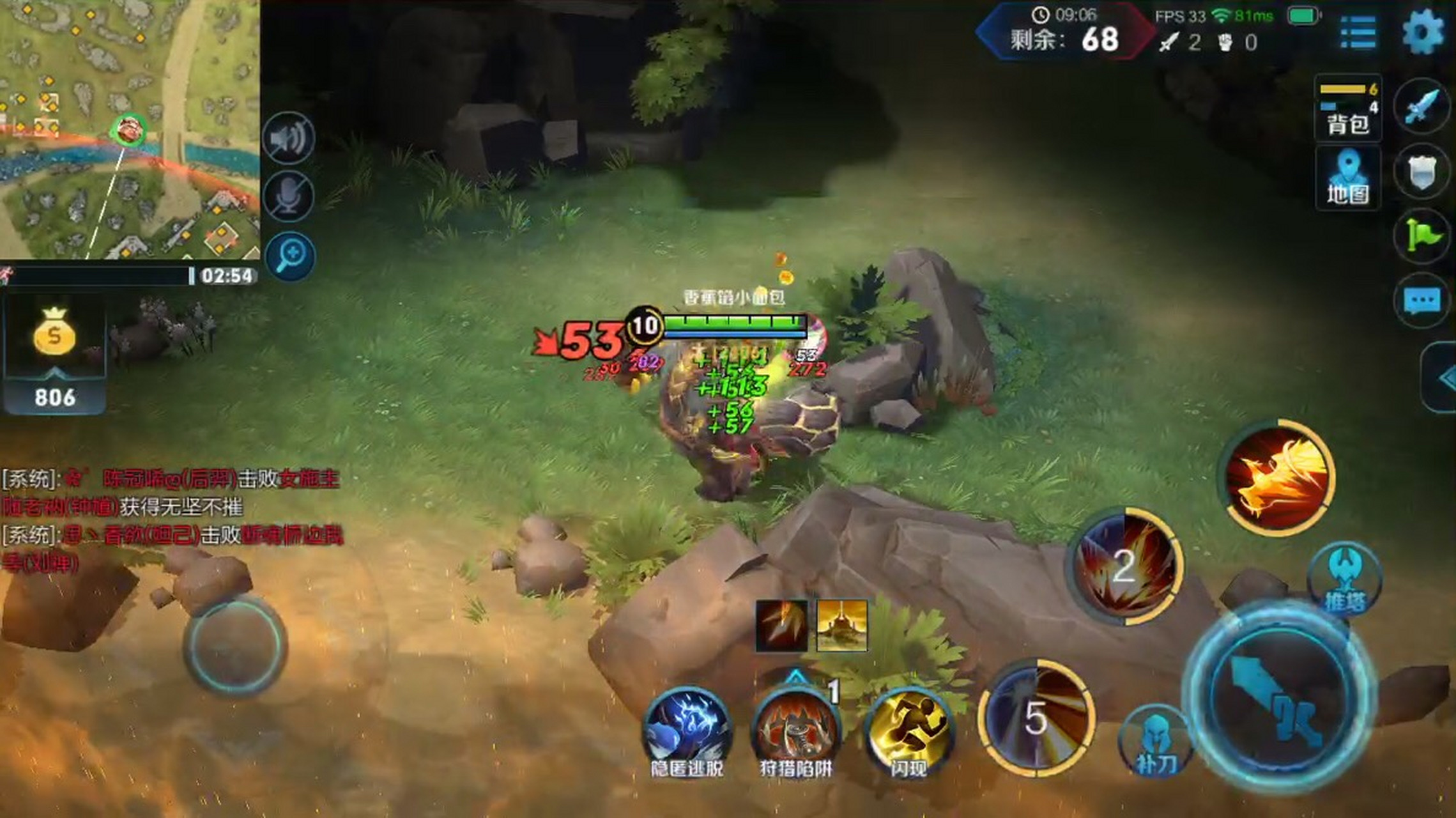Image resolution: width=1456 pixels, height=818 pixels.
Task: Trigger the fiery fist ultimate ability
Action: (1278, 477)
